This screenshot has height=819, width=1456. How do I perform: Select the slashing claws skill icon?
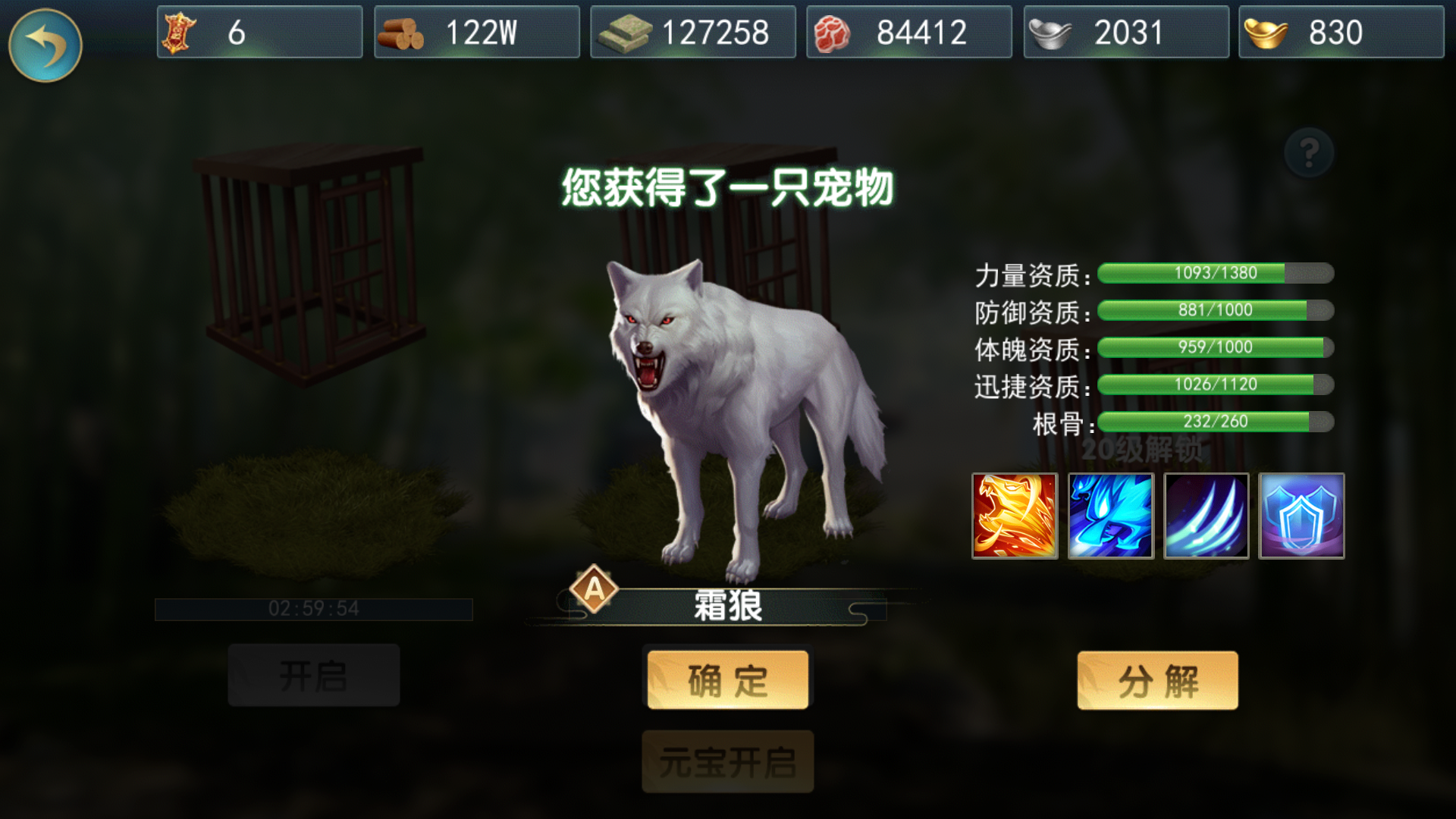pyautogui.click(x=1206, y=516)
